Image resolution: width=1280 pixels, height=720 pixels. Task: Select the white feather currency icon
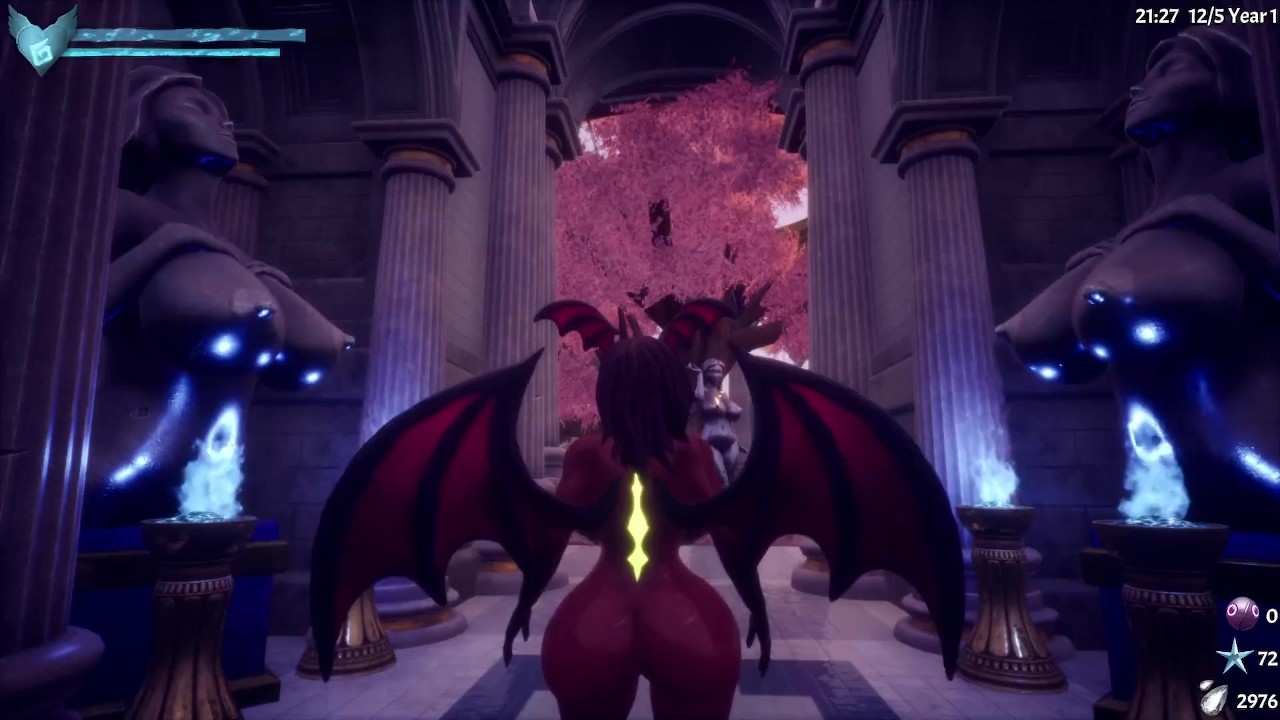click(x=1215, y=699)
